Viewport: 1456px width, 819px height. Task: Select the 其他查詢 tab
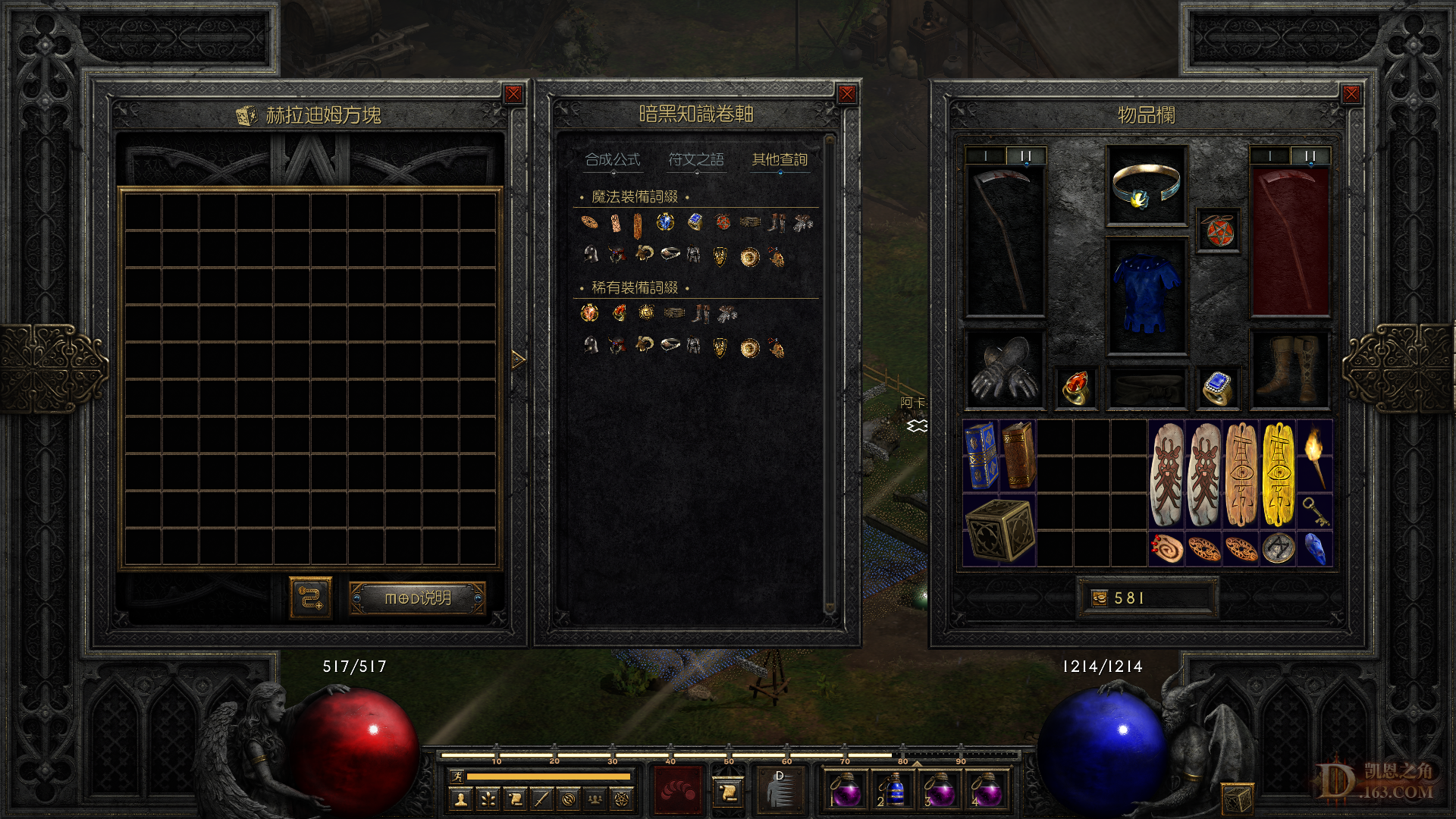point(780,160)
